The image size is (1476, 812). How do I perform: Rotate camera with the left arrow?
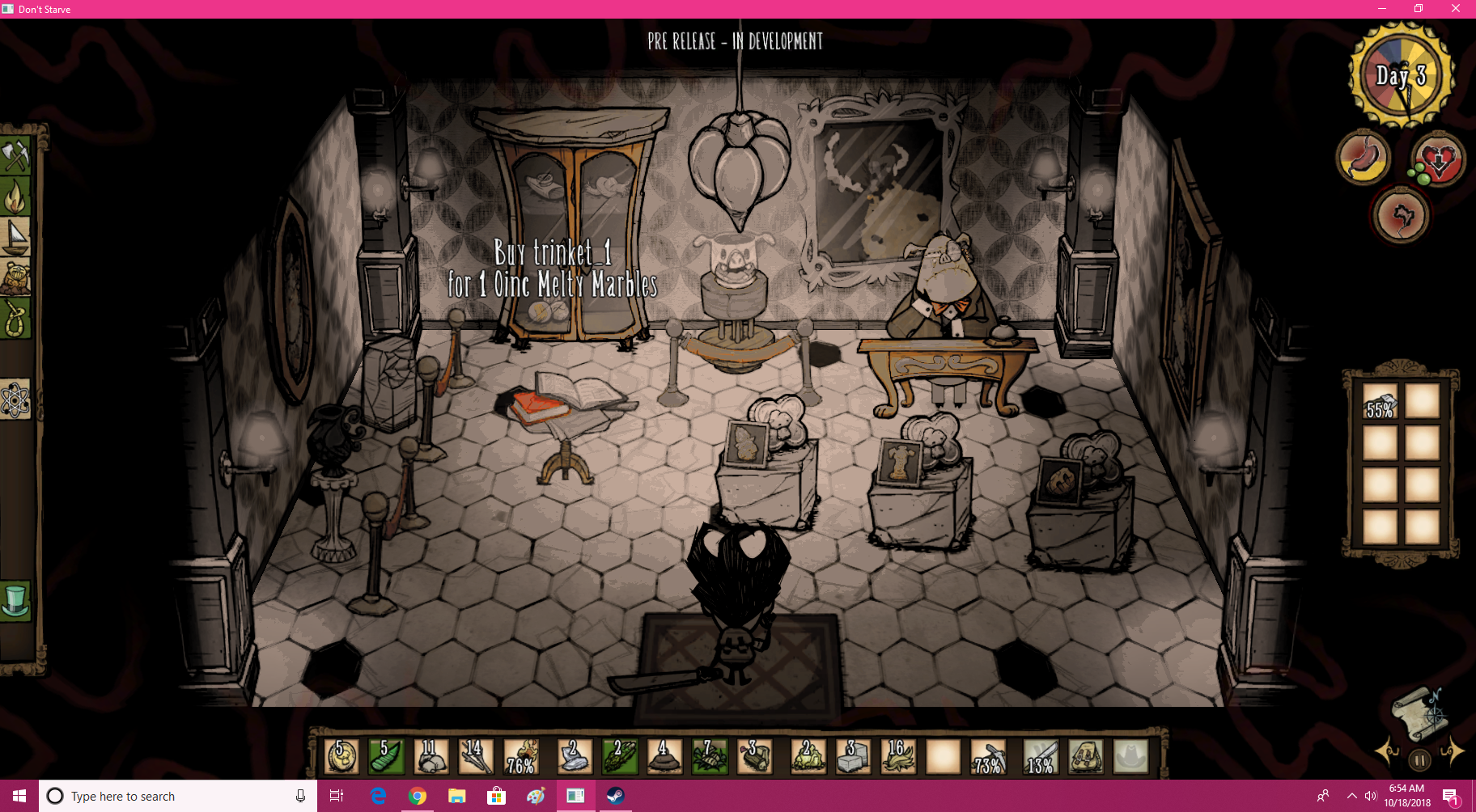(1388, 752)
